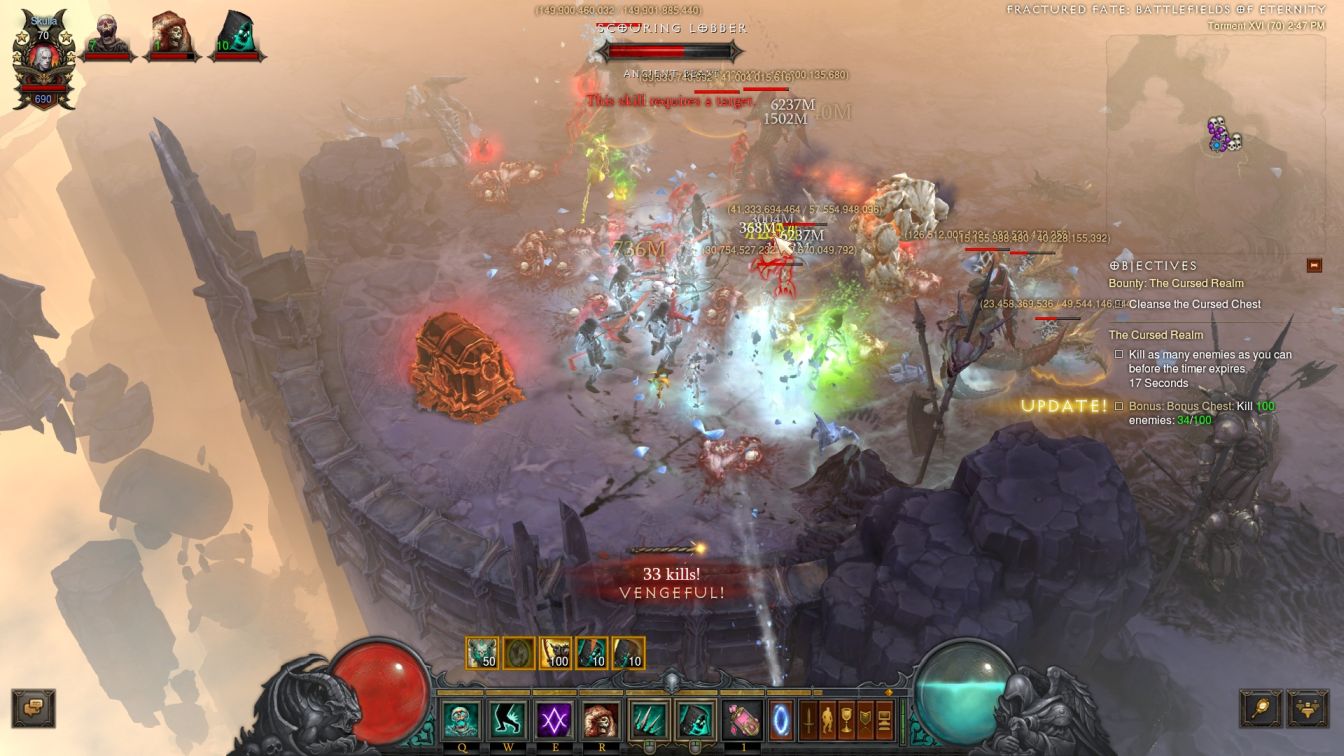This screenshot has height=756, width=1344.
Task: Select the teal hooded reaper secondary skill
Action: (x=694, y=720)
